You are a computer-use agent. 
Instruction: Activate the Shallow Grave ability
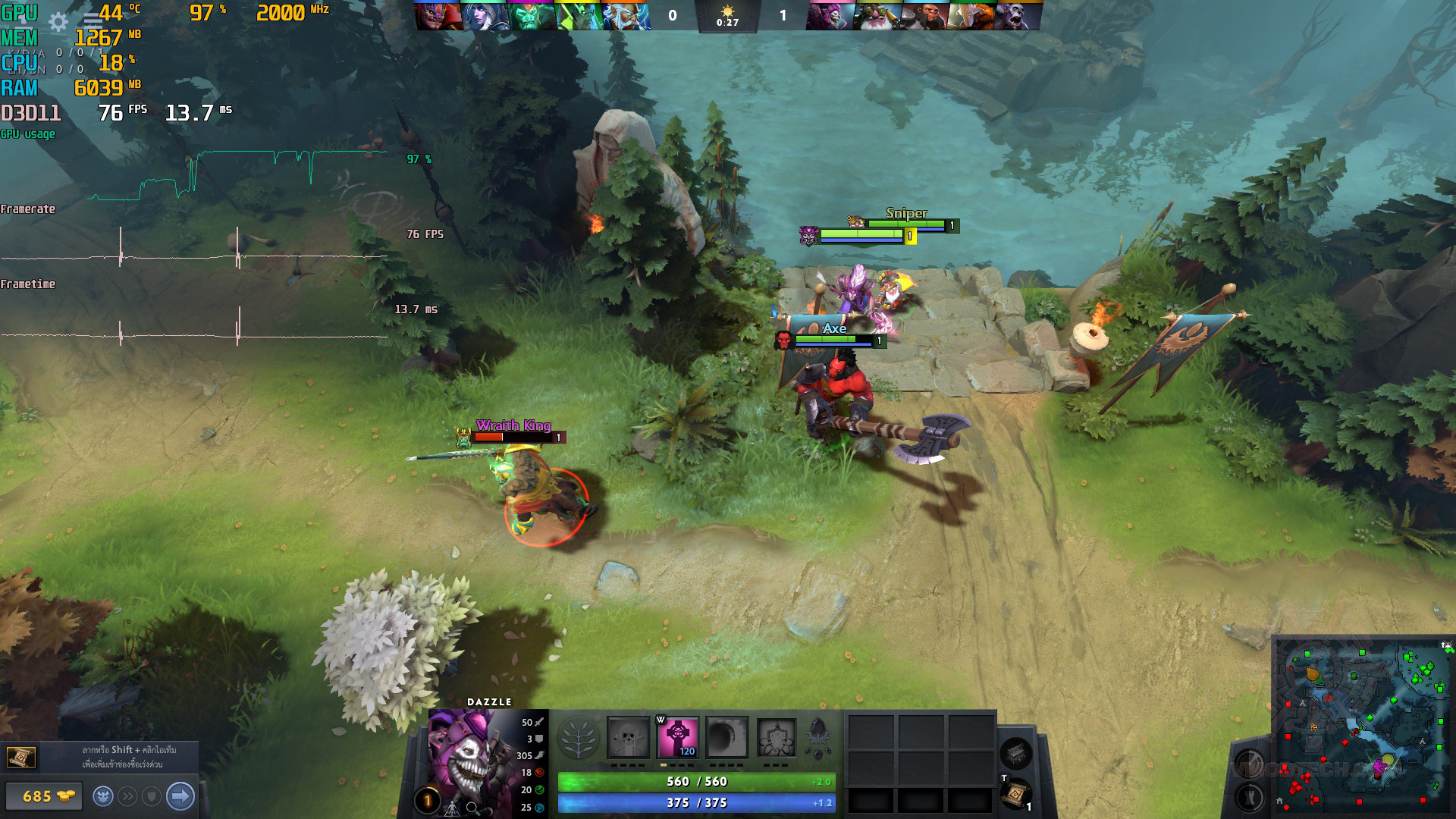click(677, 737)
